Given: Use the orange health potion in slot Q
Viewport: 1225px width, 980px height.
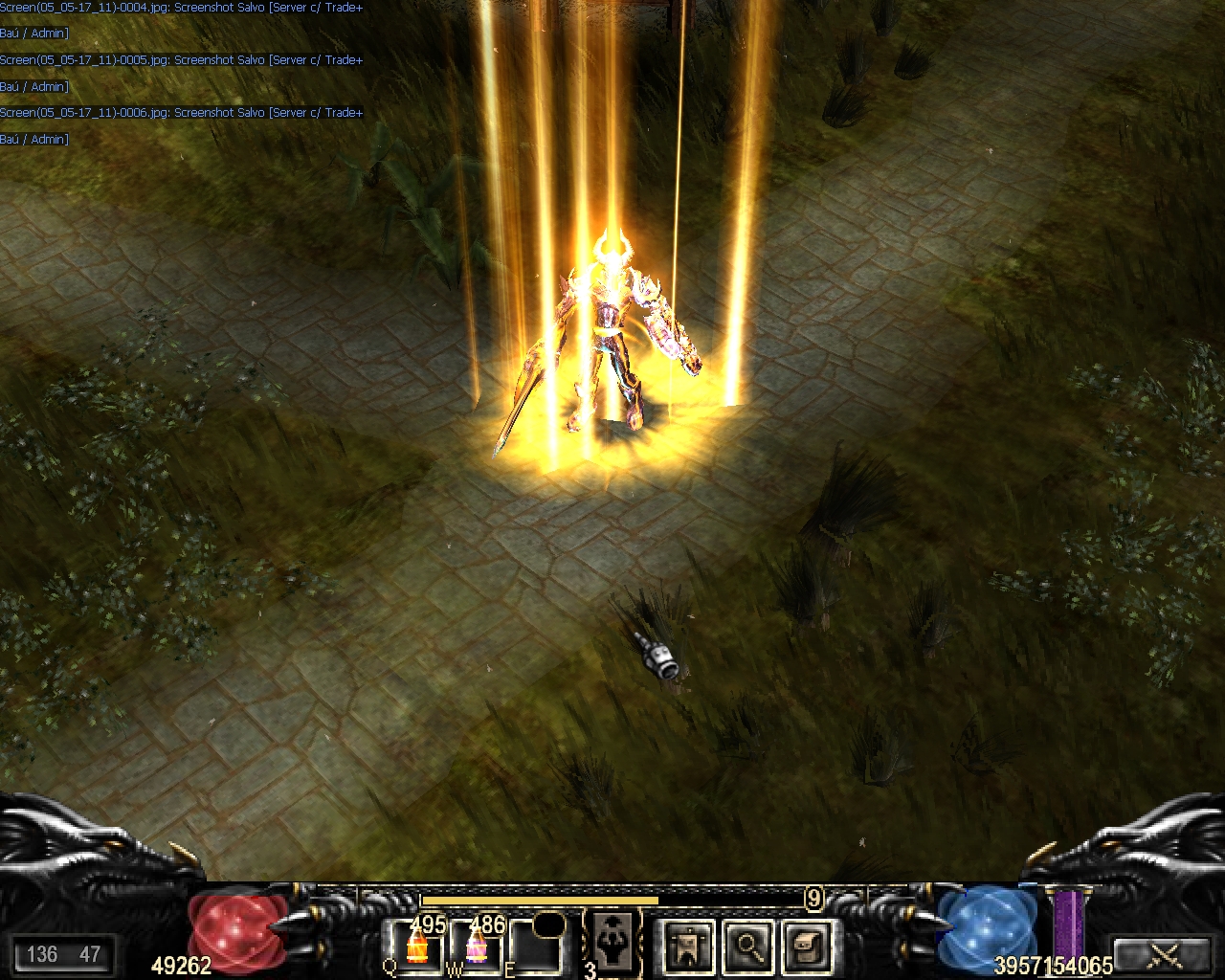Looking at the screenshot, I should point(417,946).
